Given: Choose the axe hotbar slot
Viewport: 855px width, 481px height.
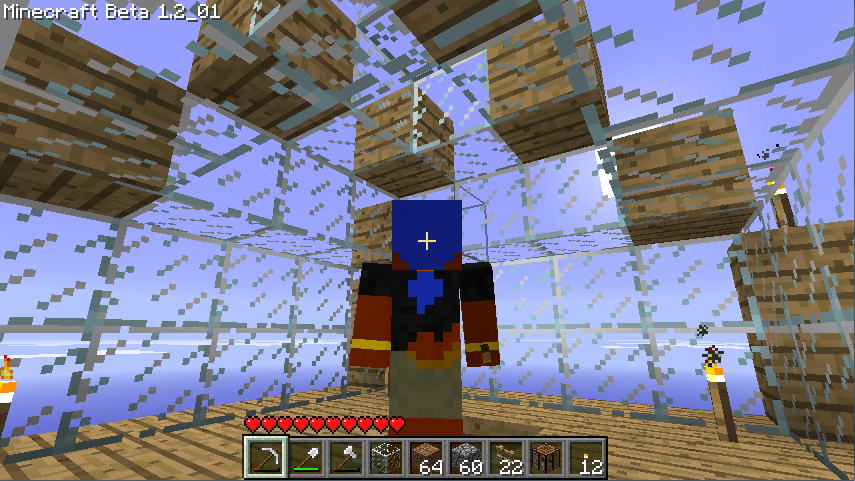Looking at the screenshot, I should pyautogui.click(x=345, y=459).
